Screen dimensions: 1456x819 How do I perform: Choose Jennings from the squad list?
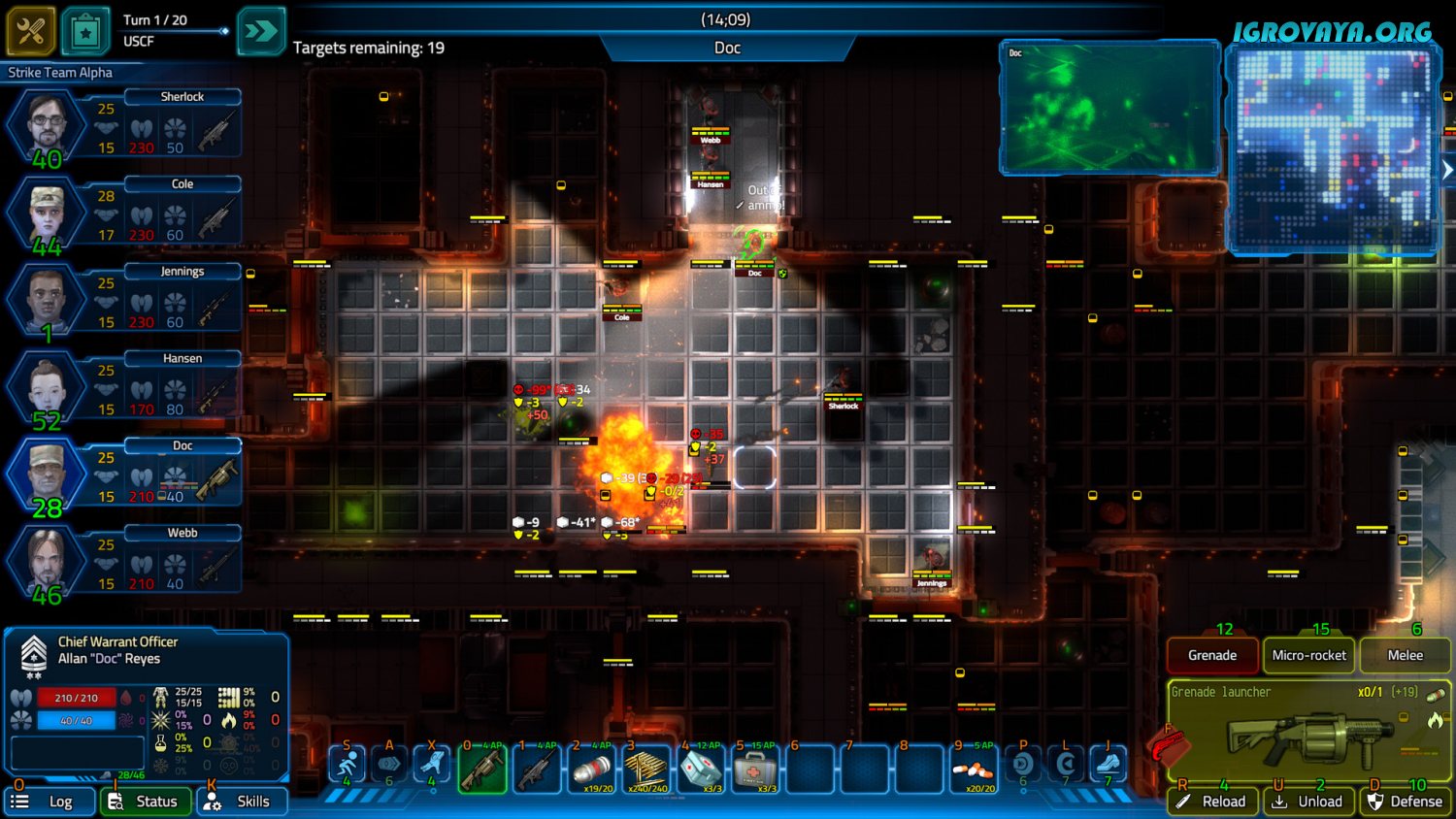(47, 300)
